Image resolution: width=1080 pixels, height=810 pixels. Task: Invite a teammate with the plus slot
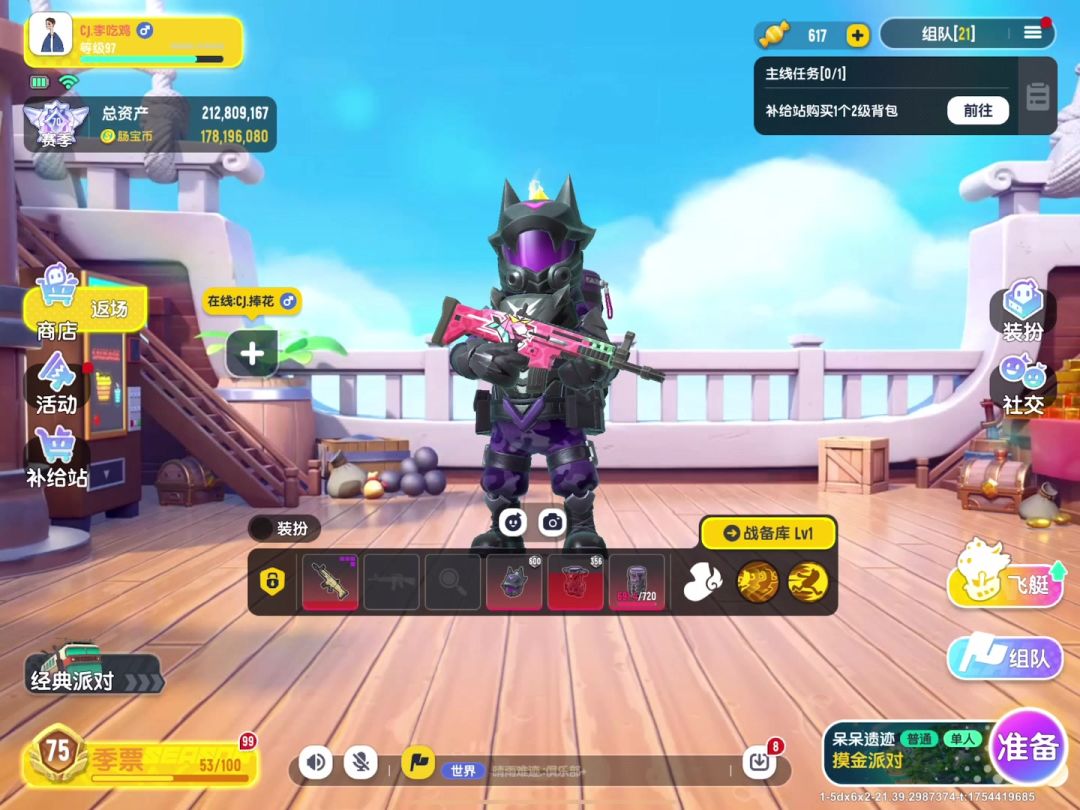pyautogui.click(x=252, y=353)
